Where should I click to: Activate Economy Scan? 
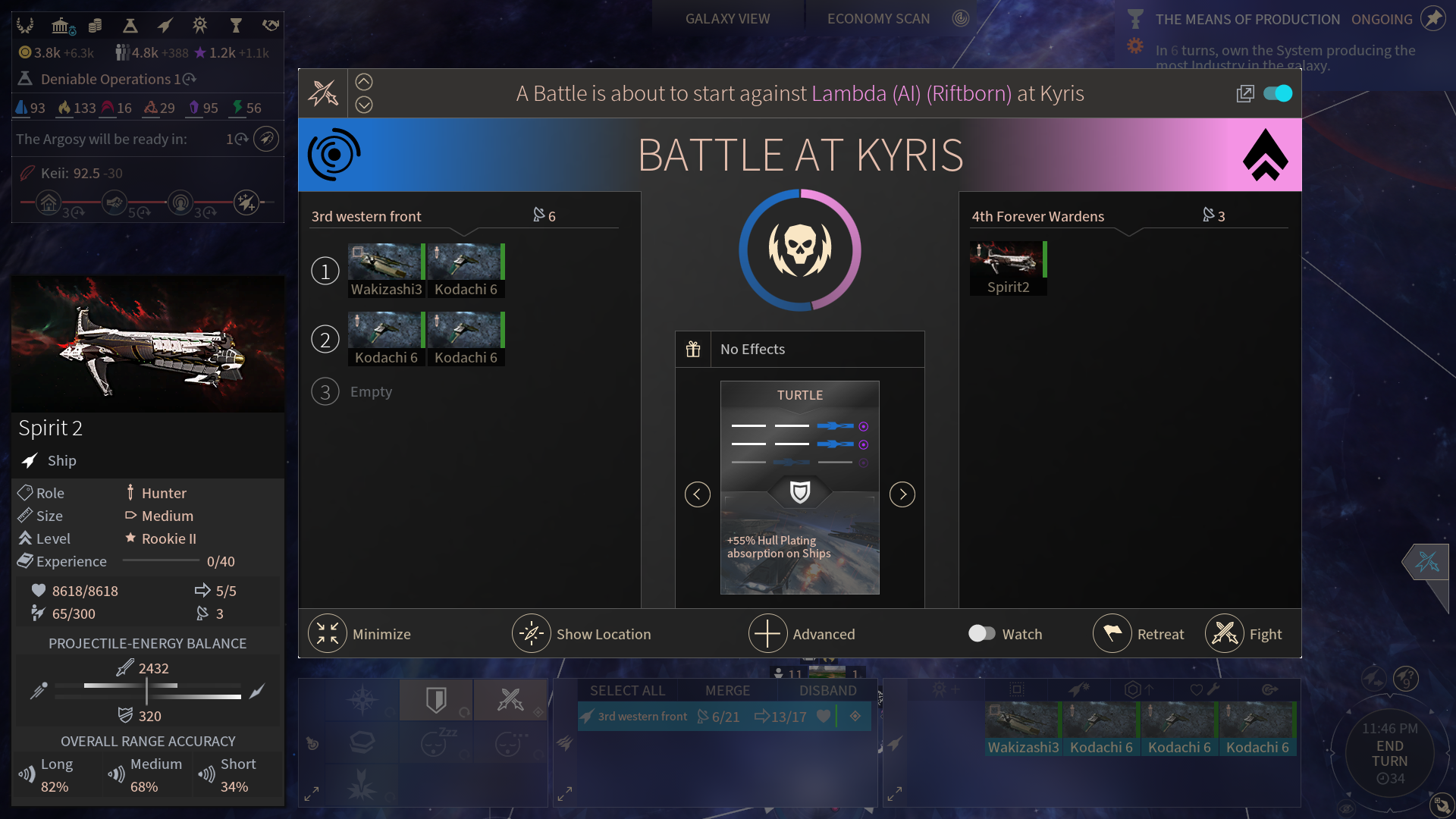[x=878, y=19]
